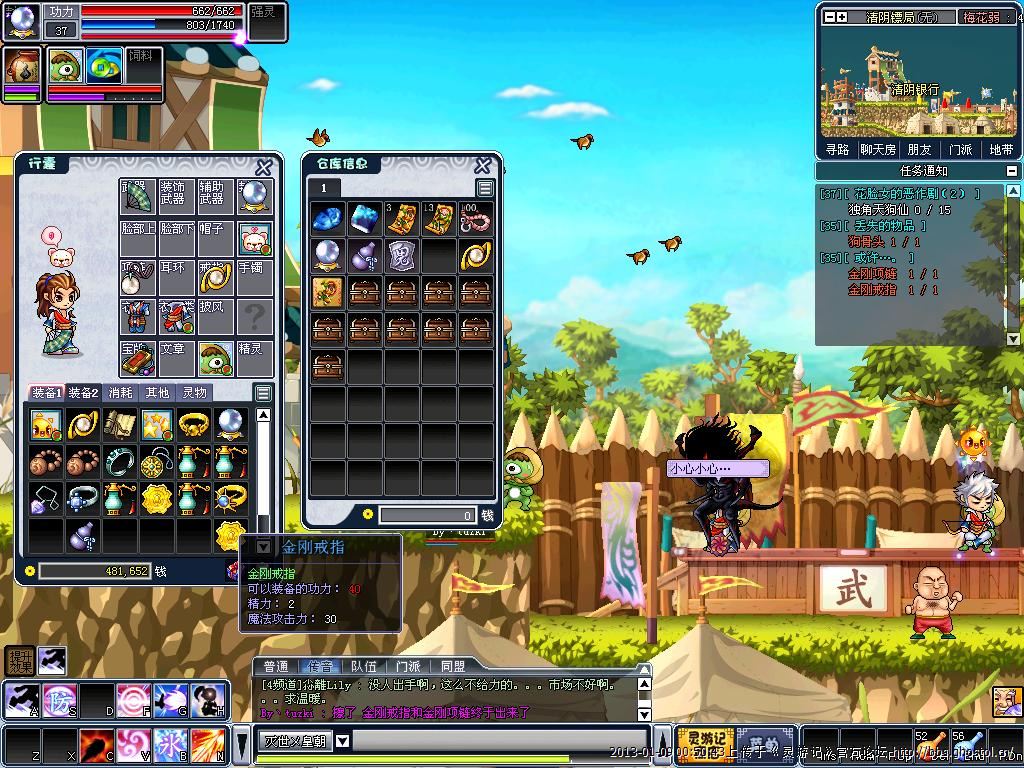The image size is (1024, 768).
Task: Open the warehouse list menu button
Action: pyautogui.click(x=485, y=188)
